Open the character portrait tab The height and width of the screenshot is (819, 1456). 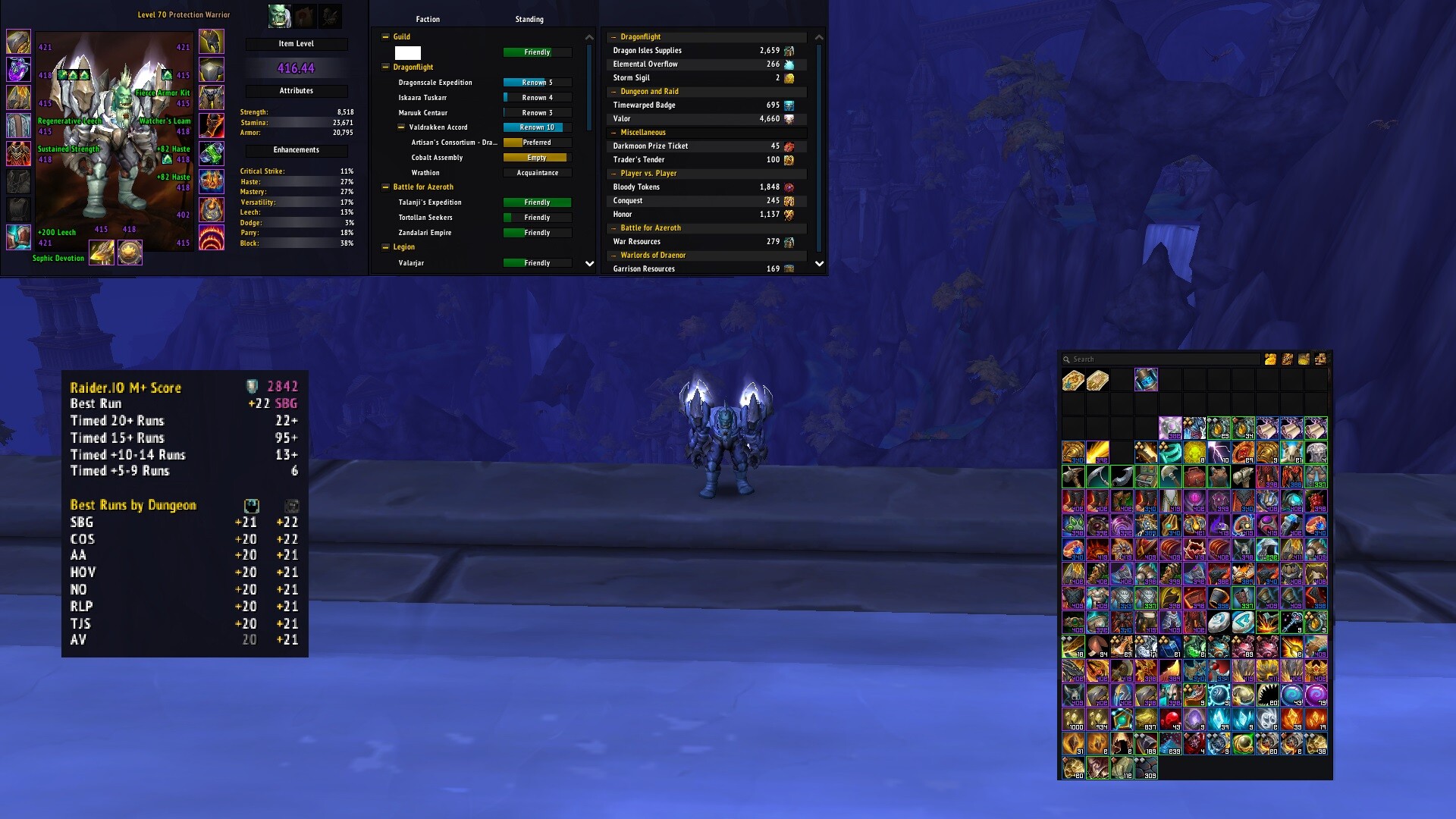pos(279,15)
